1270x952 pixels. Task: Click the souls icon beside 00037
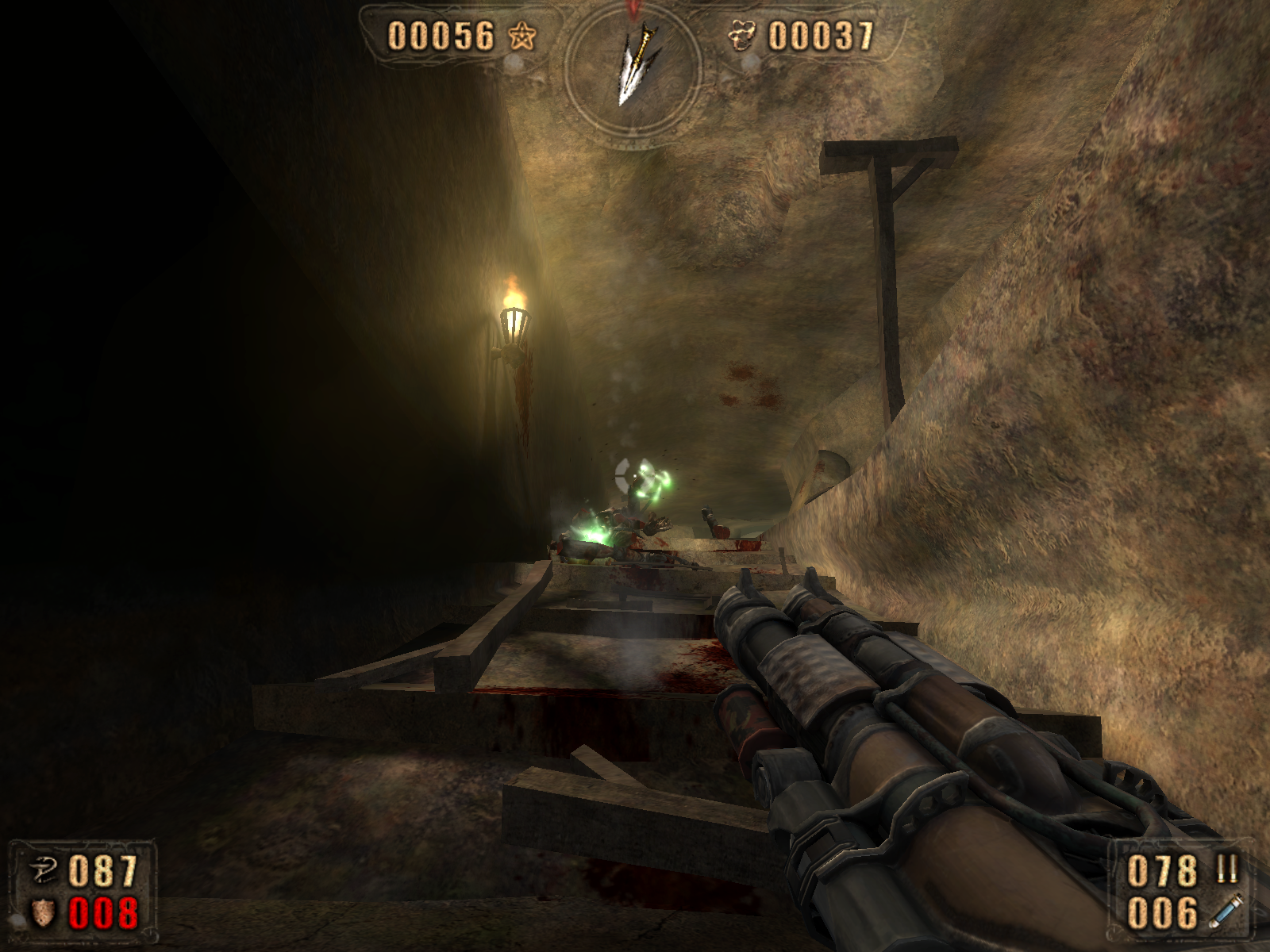[x=744, y=36]
